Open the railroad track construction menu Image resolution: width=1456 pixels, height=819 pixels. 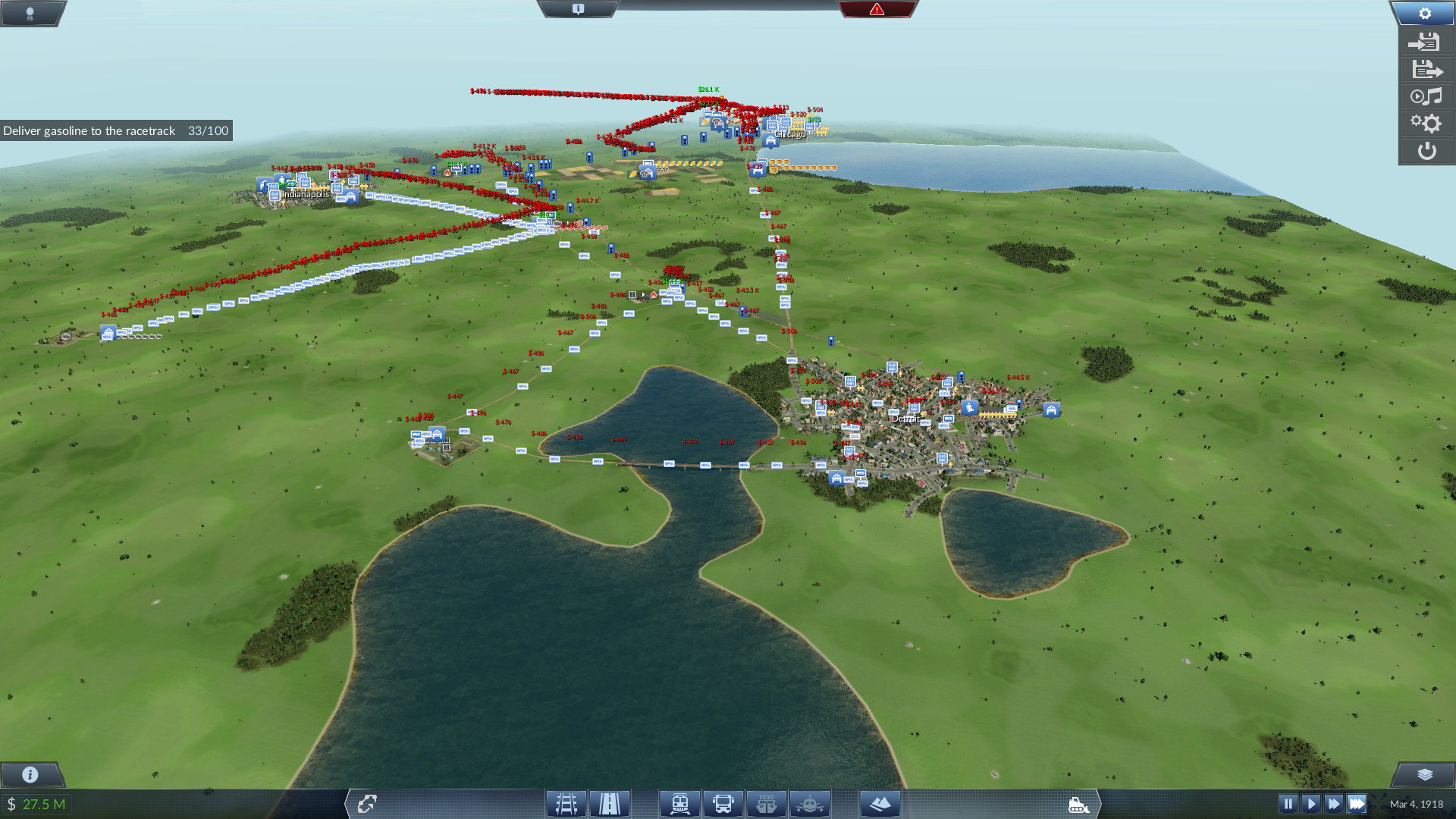click(x=566, y=804)
